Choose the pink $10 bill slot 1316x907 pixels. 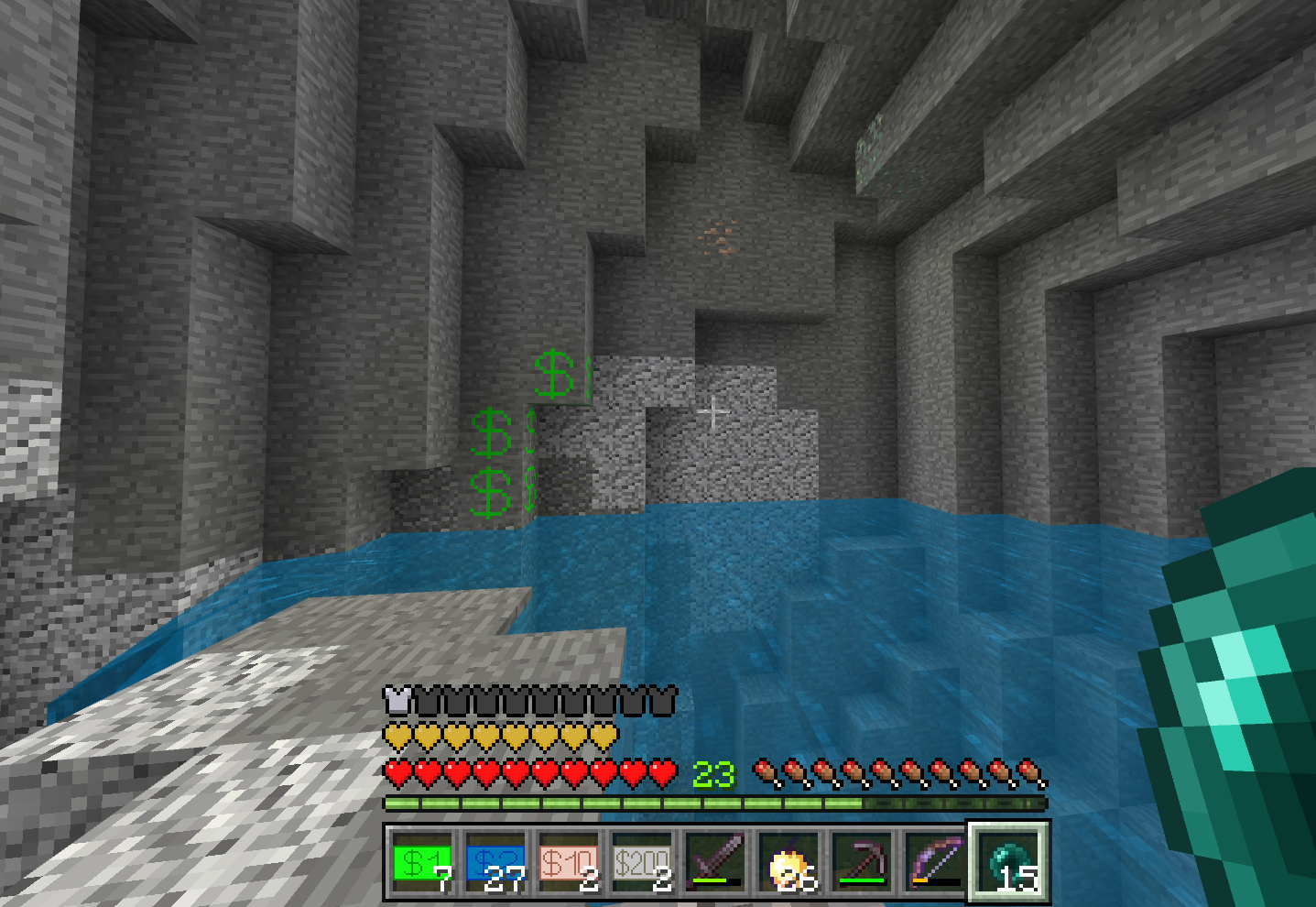tap(569, 864)
